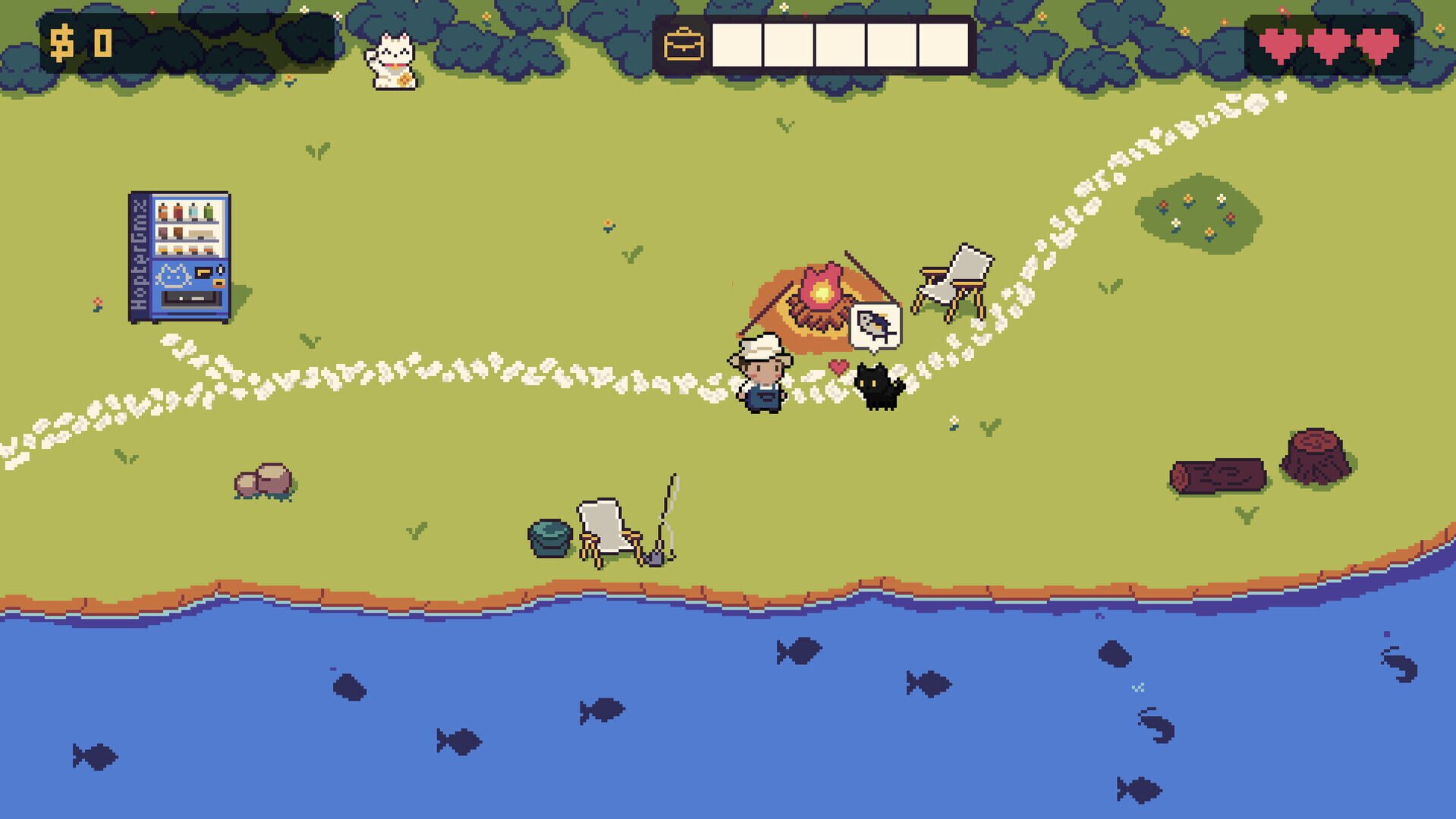Open the vending machine dispenser tray
The width and height of the screenshot is (1456, 819).
190,298
